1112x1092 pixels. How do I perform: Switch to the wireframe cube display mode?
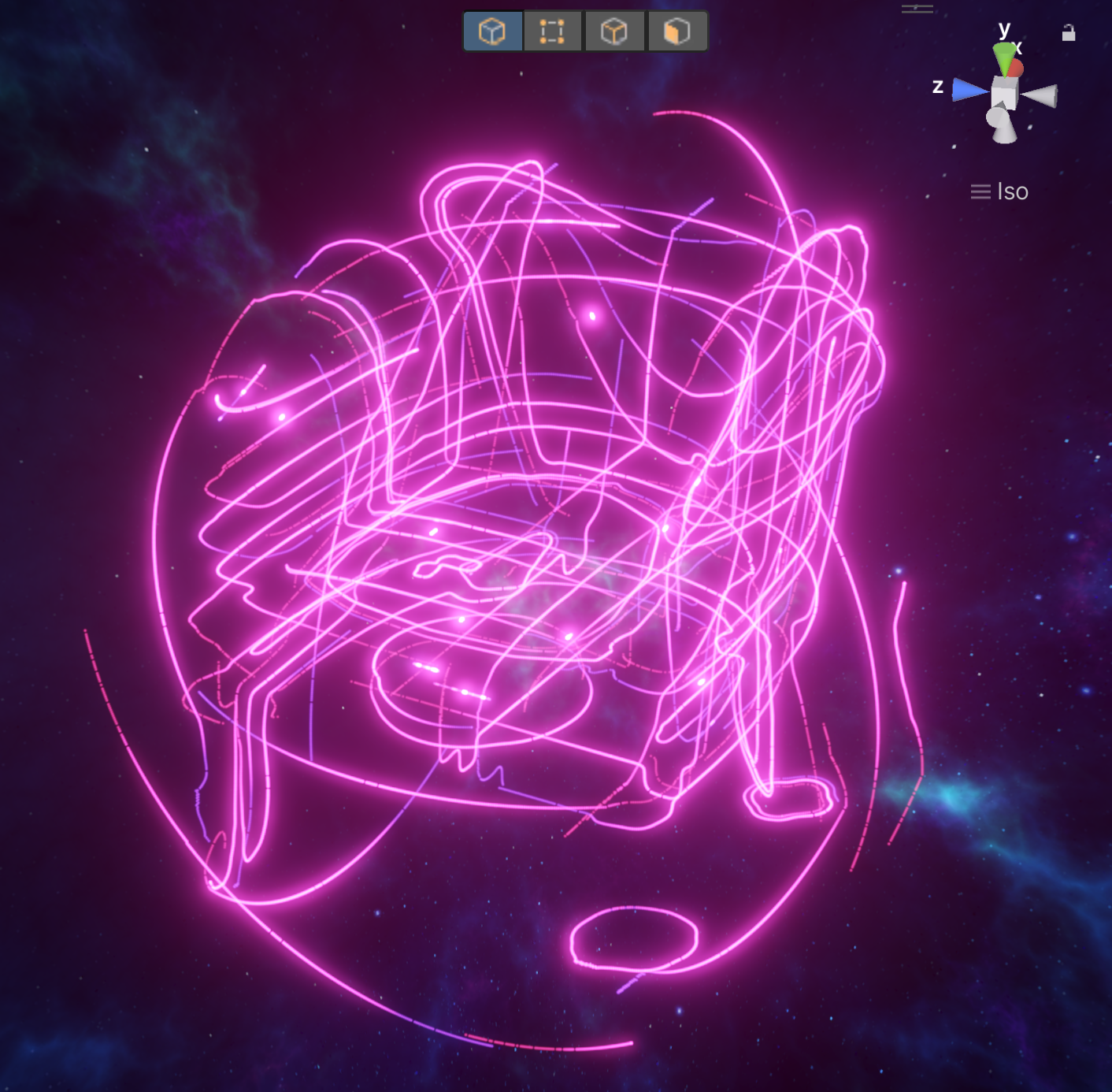pos(614,32)
